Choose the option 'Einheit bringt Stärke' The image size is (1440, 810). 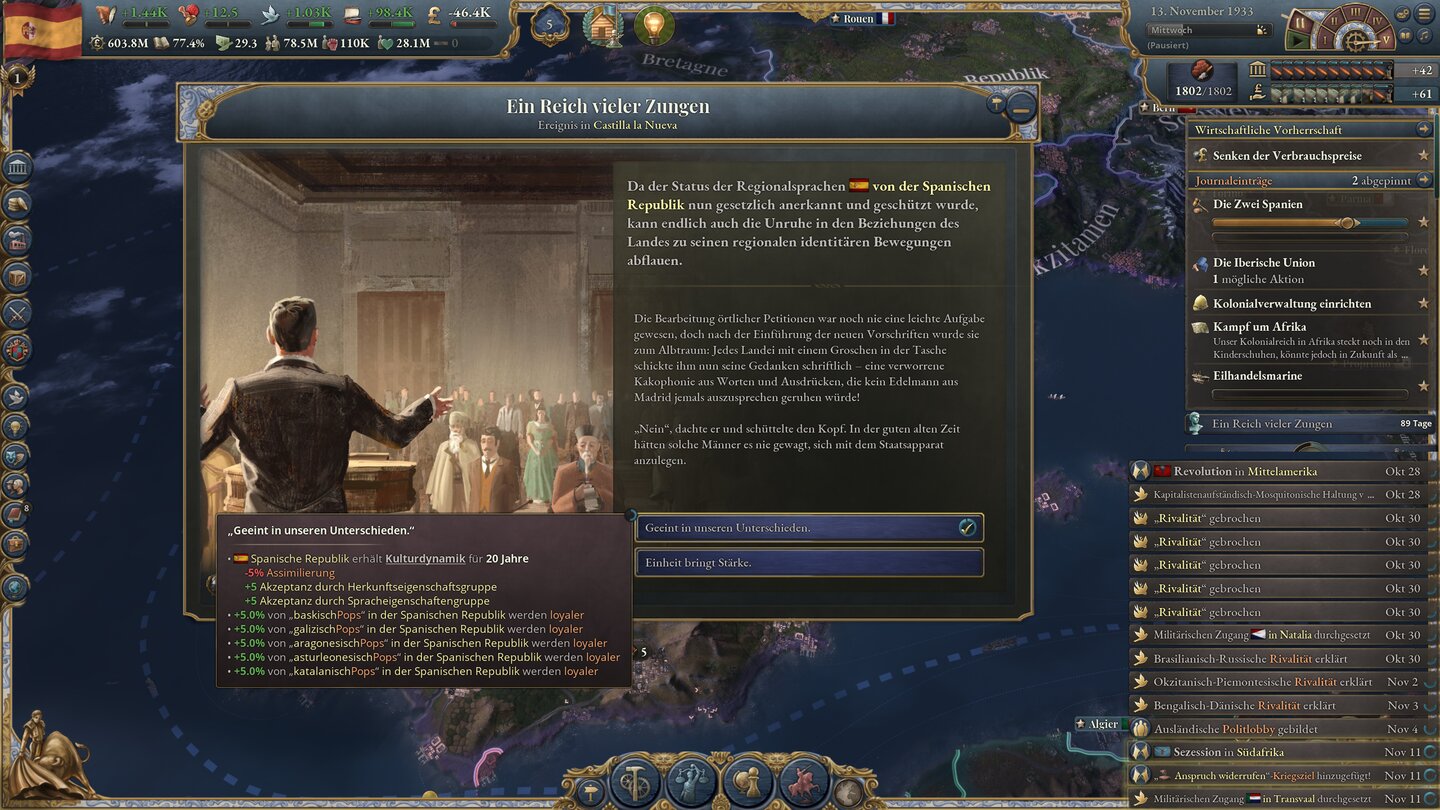coord(810,562)
